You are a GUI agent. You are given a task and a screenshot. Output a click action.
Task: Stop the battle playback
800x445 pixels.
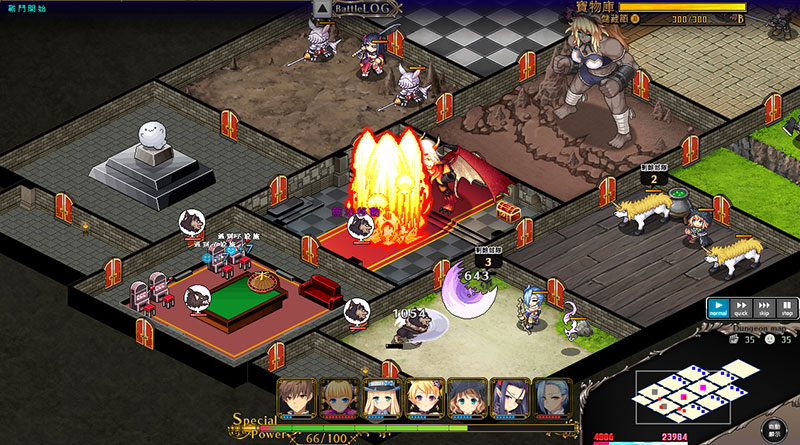coord(786,309)
